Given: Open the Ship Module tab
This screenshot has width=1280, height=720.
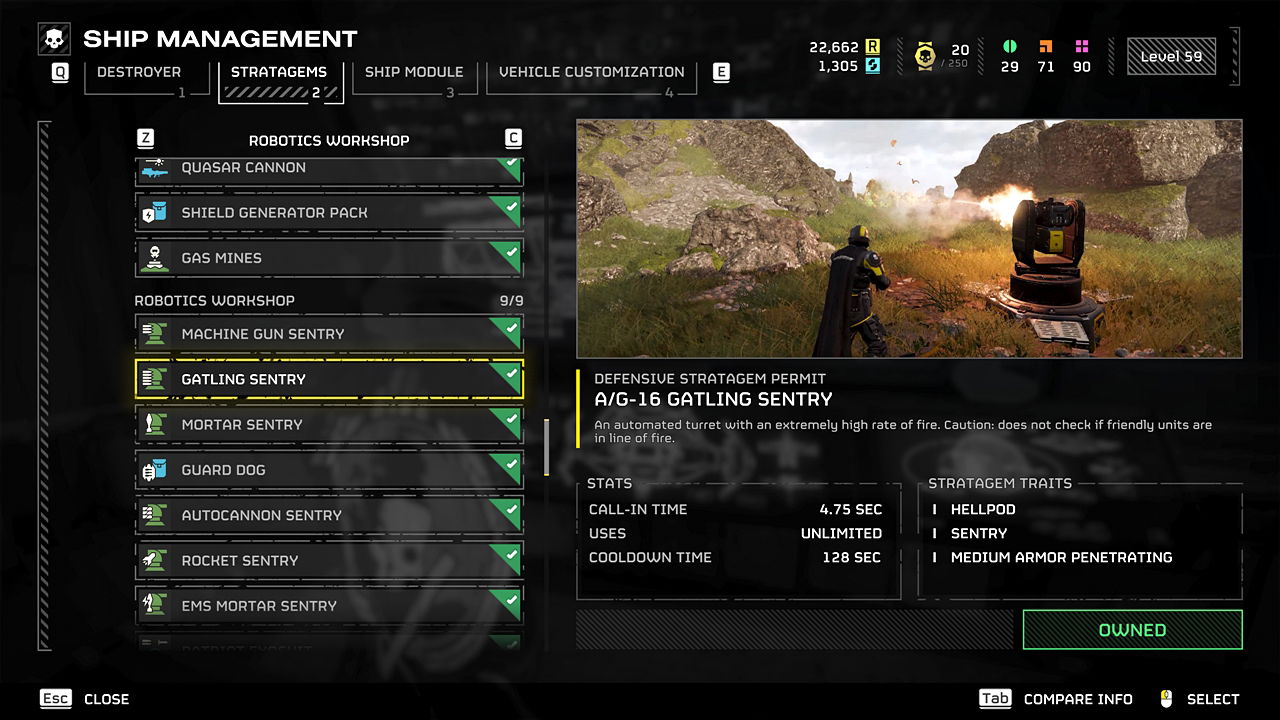Looking at the screenshot, I should (x=413, y=73).
